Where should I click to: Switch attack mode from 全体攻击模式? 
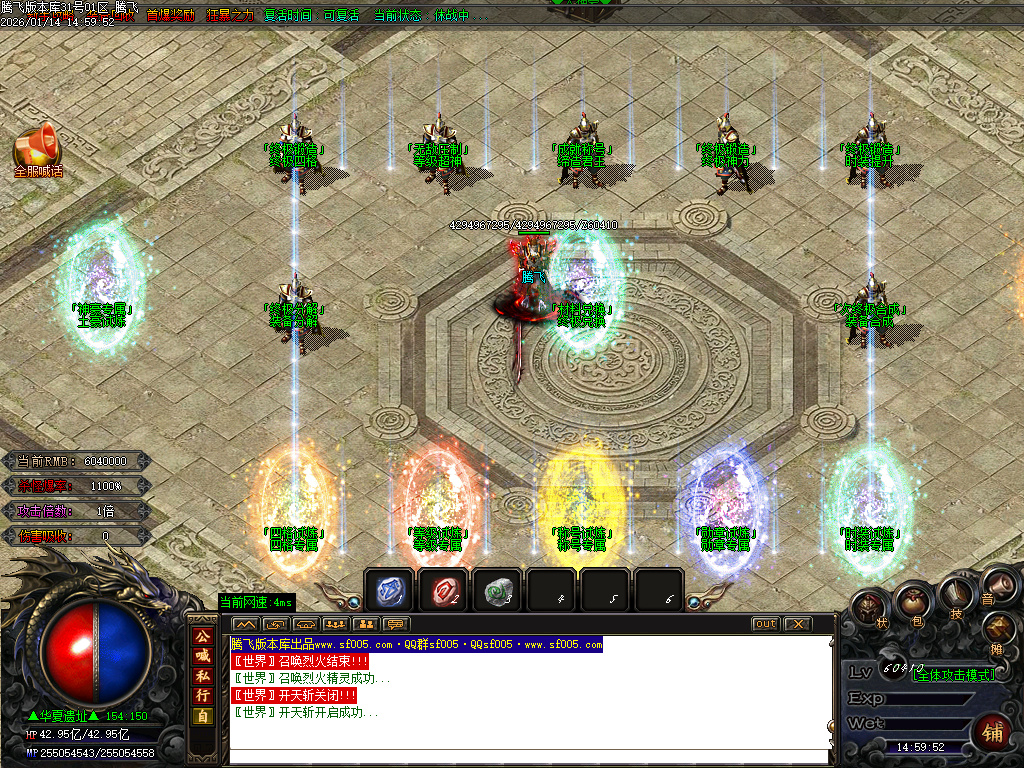coord(955,675)
